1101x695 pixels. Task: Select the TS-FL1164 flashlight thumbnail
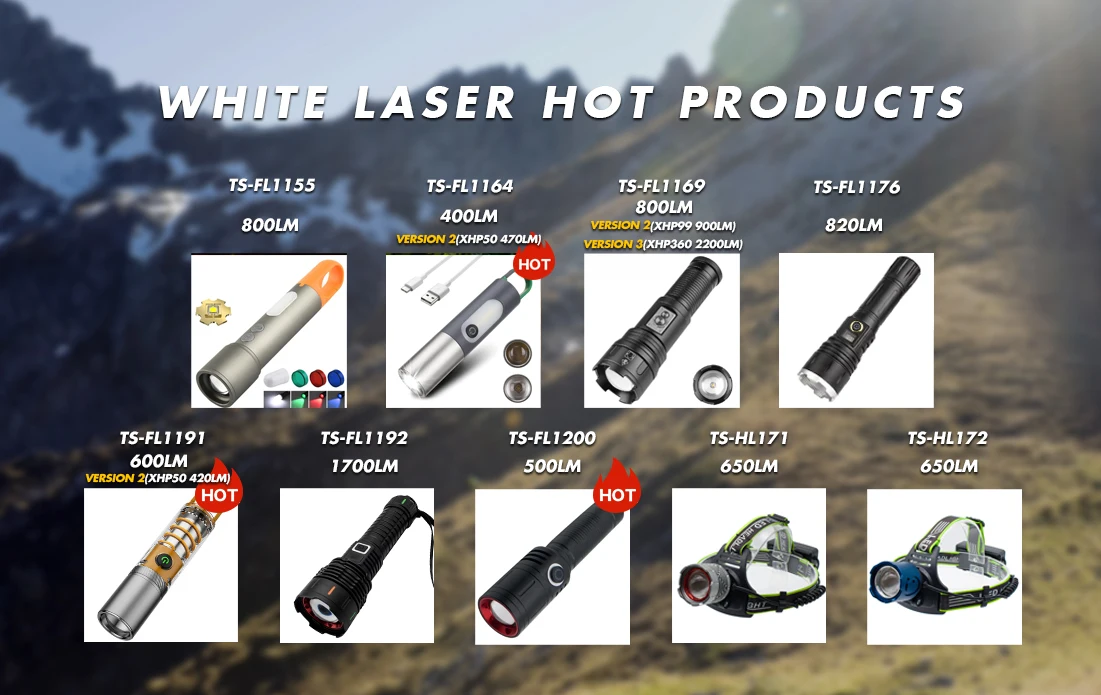(x=463, y=331)
